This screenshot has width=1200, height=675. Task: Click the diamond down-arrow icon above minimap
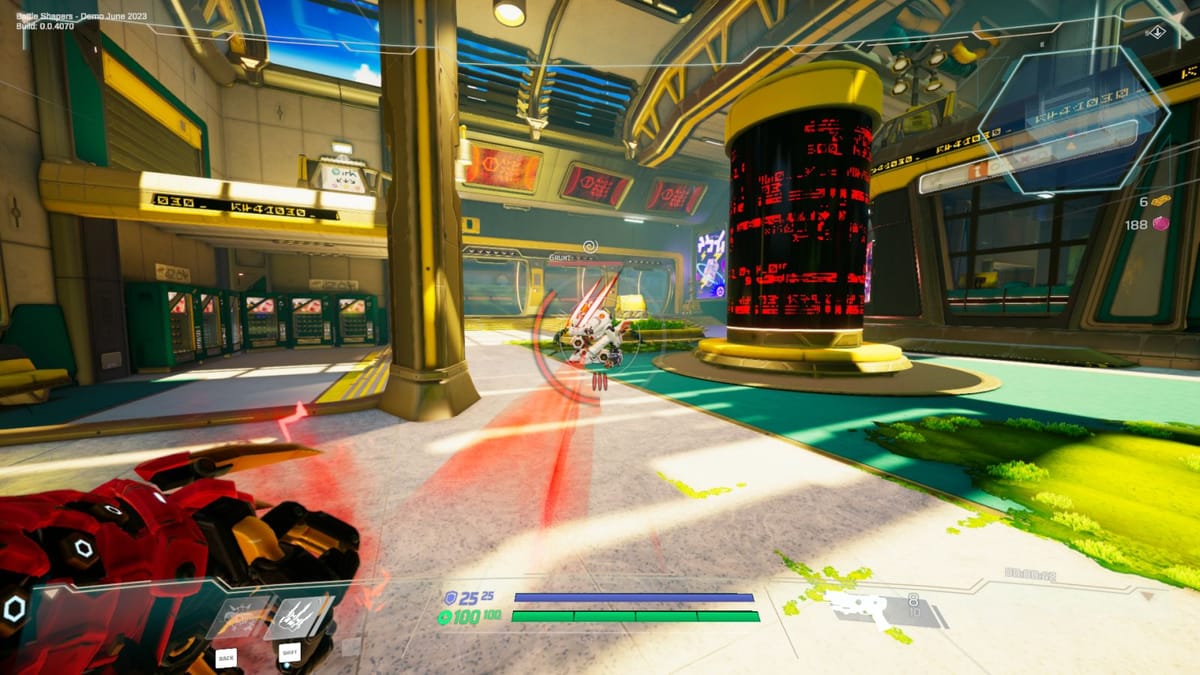[1156, 31]
